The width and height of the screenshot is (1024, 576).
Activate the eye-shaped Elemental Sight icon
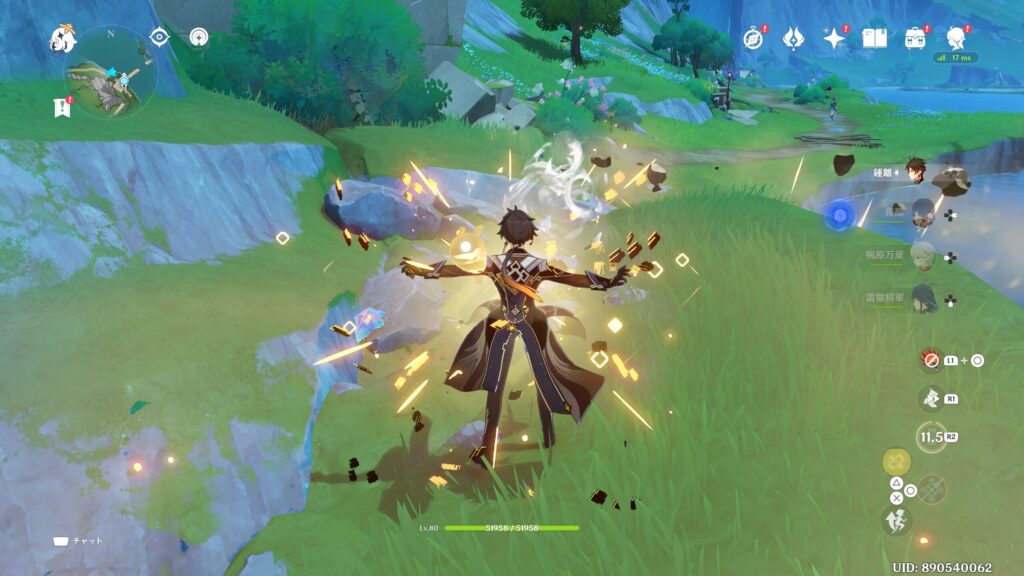pyautogui.click(x=159, y=37)
